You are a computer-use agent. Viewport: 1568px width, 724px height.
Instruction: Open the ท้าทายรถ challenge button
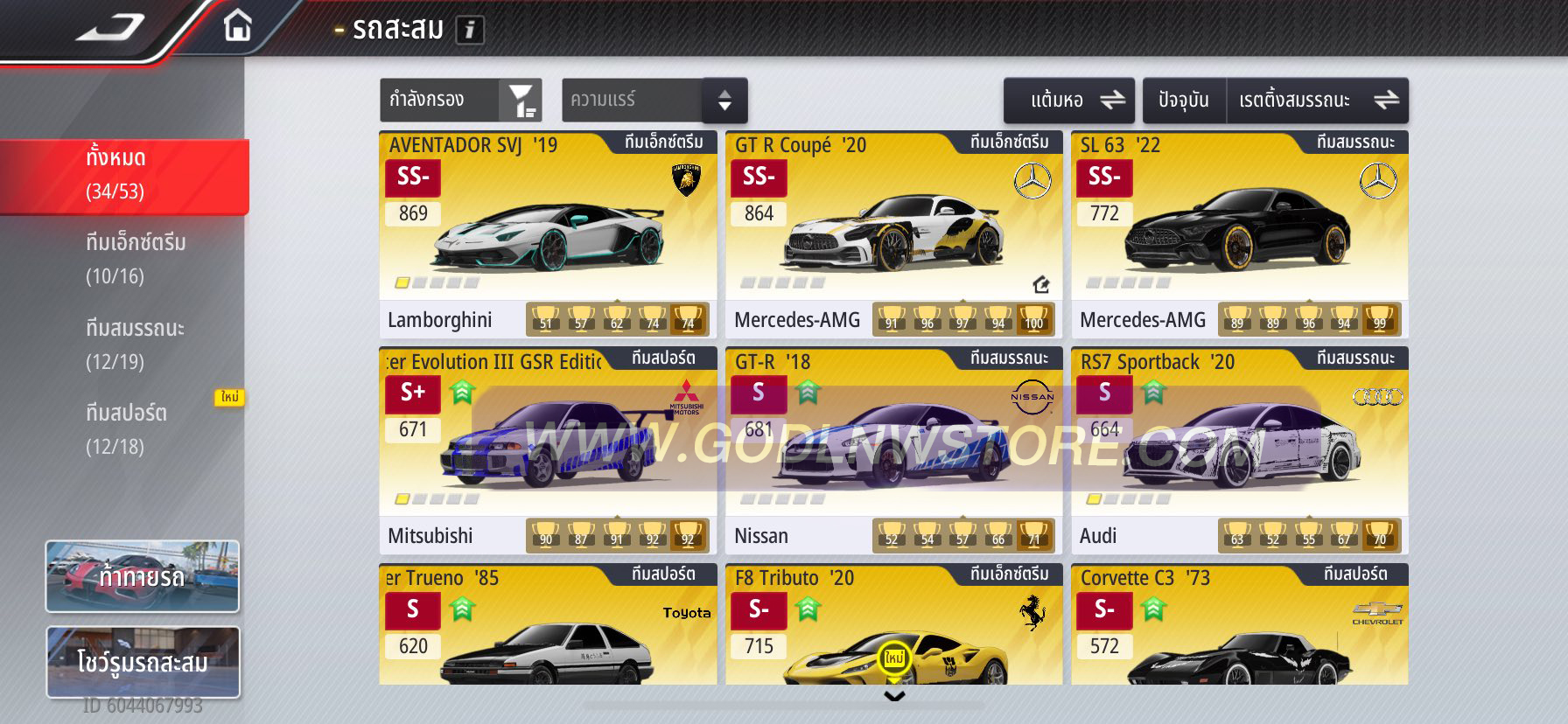pyautogui.click(x=142, y=576)
